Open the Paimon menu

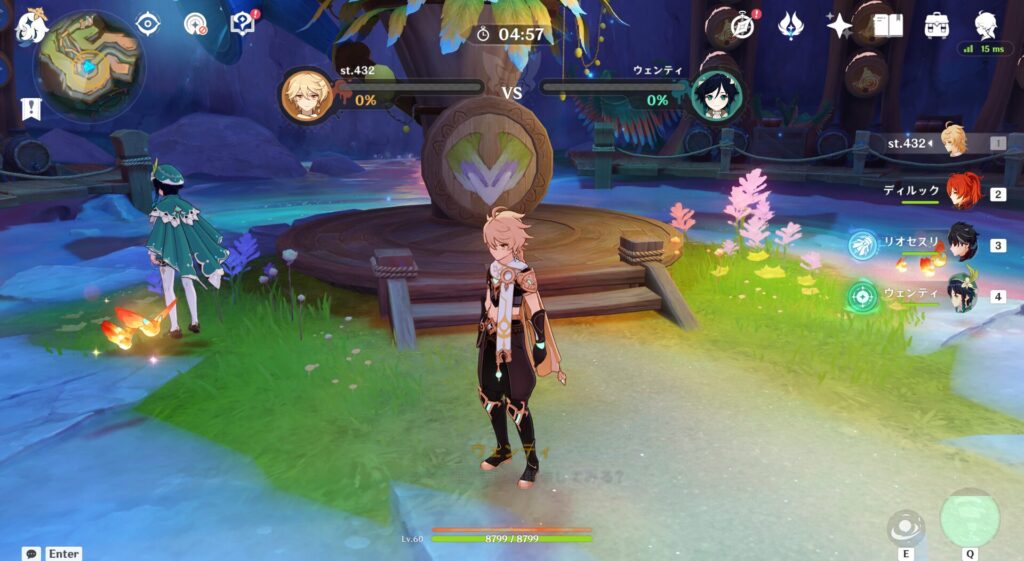point(30,25)
